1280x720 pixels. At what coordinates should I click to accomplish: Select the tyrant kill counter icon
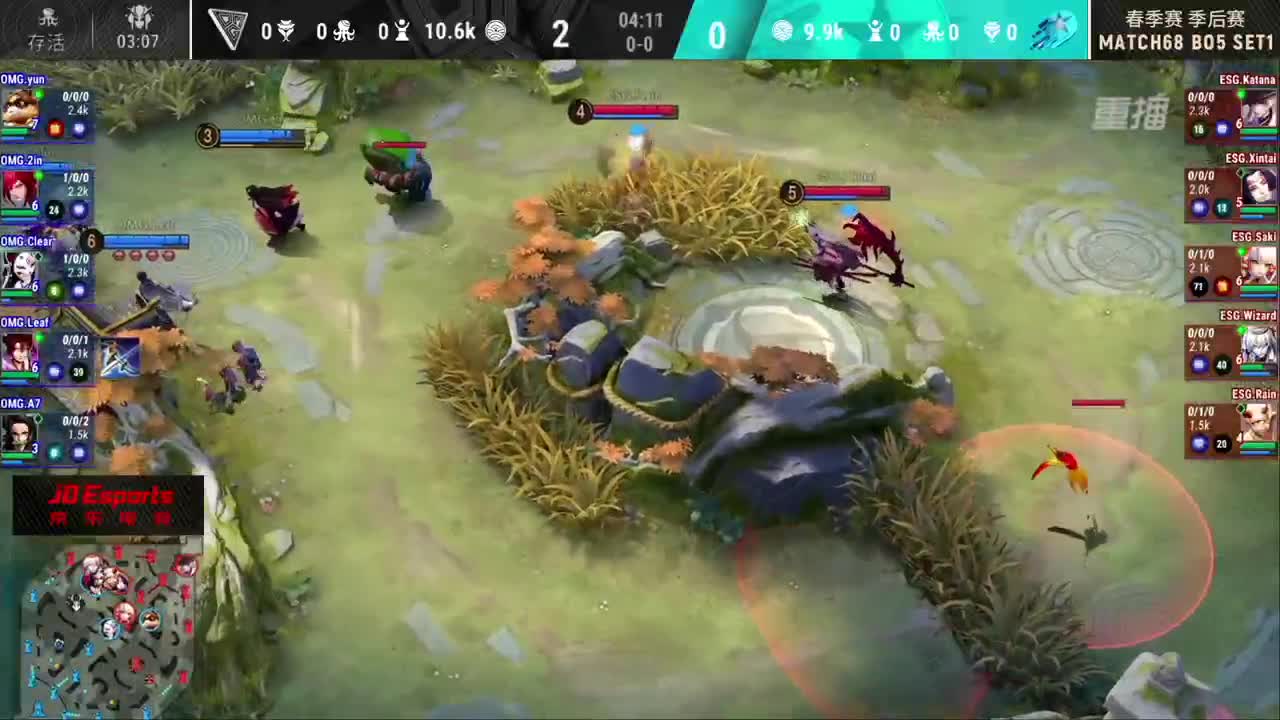coord(285,30)
